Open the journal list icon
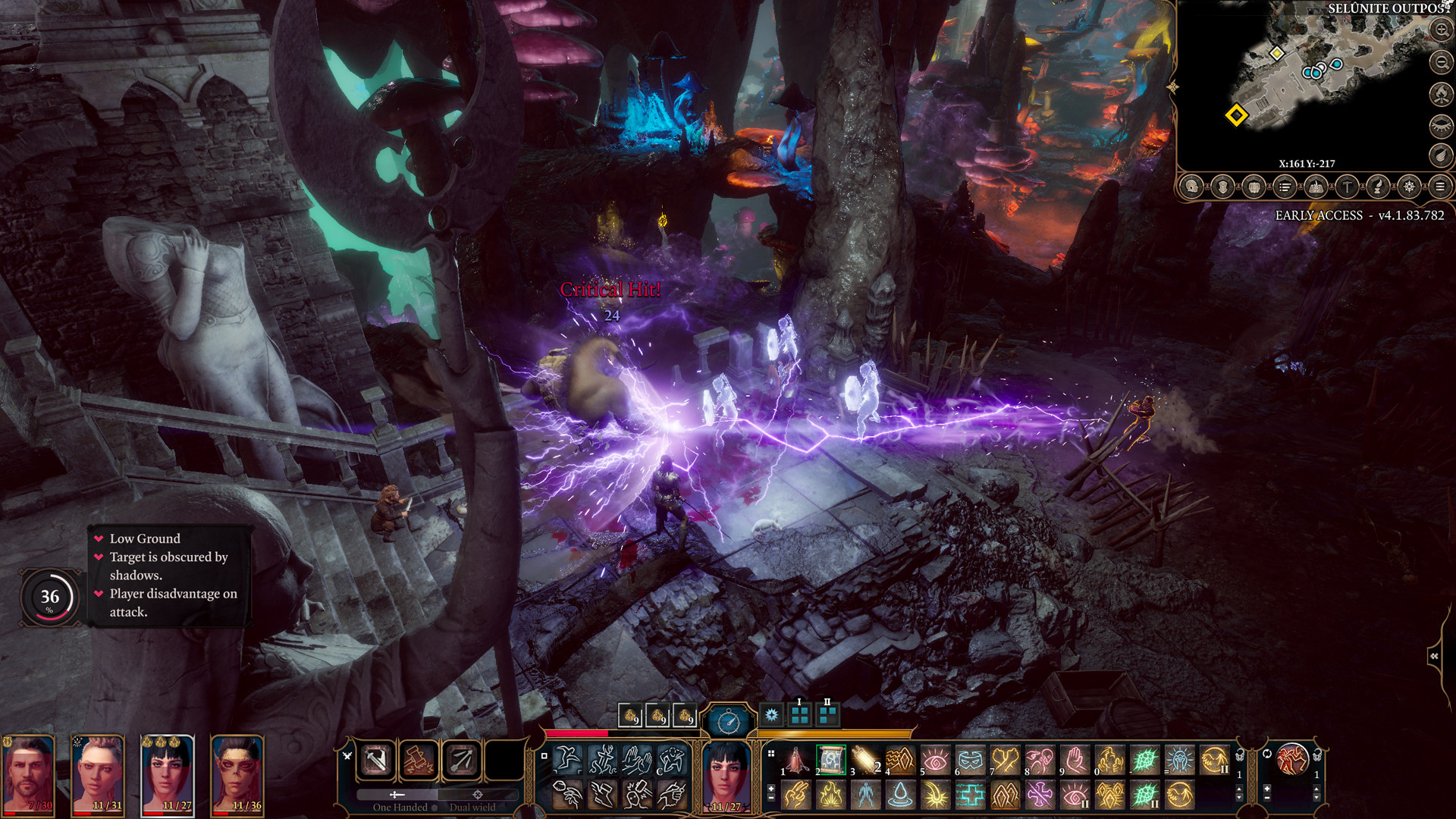 pos(1285,187)
